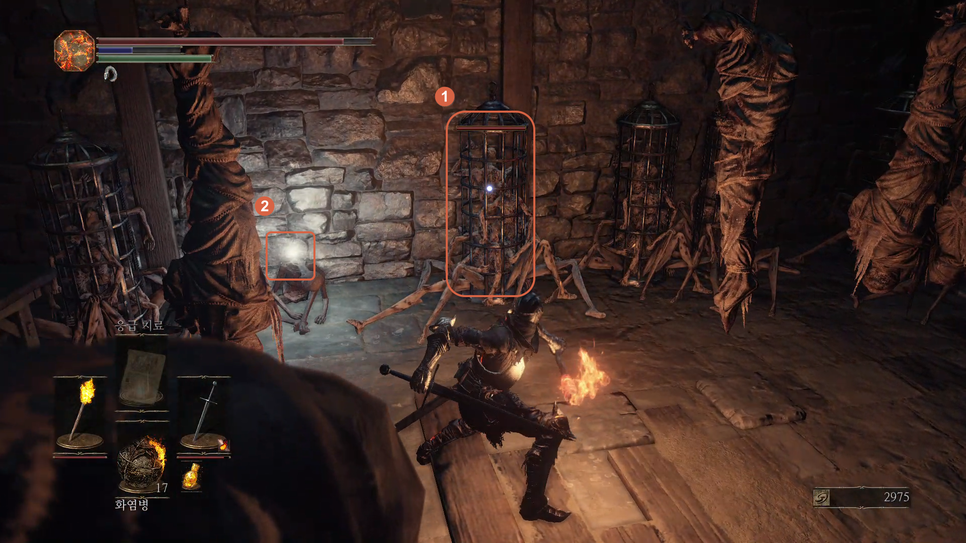Click the small glowing orange flask icon
The width and height of the screenshot is (966, 543).
pyautogui.click(x=191, y=478)
